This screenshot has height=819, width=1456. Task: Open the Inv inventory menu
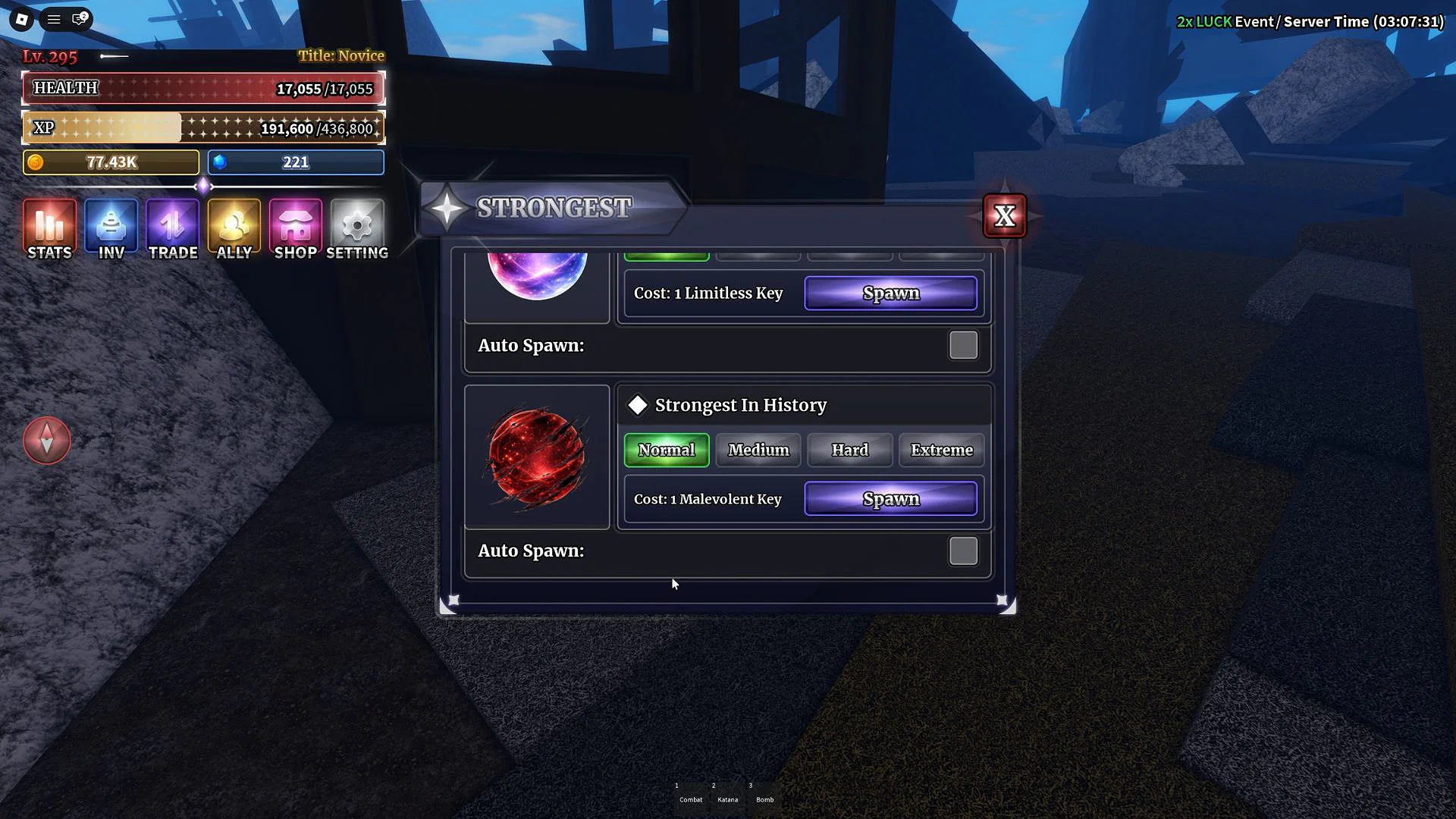[x=111, y=230]
